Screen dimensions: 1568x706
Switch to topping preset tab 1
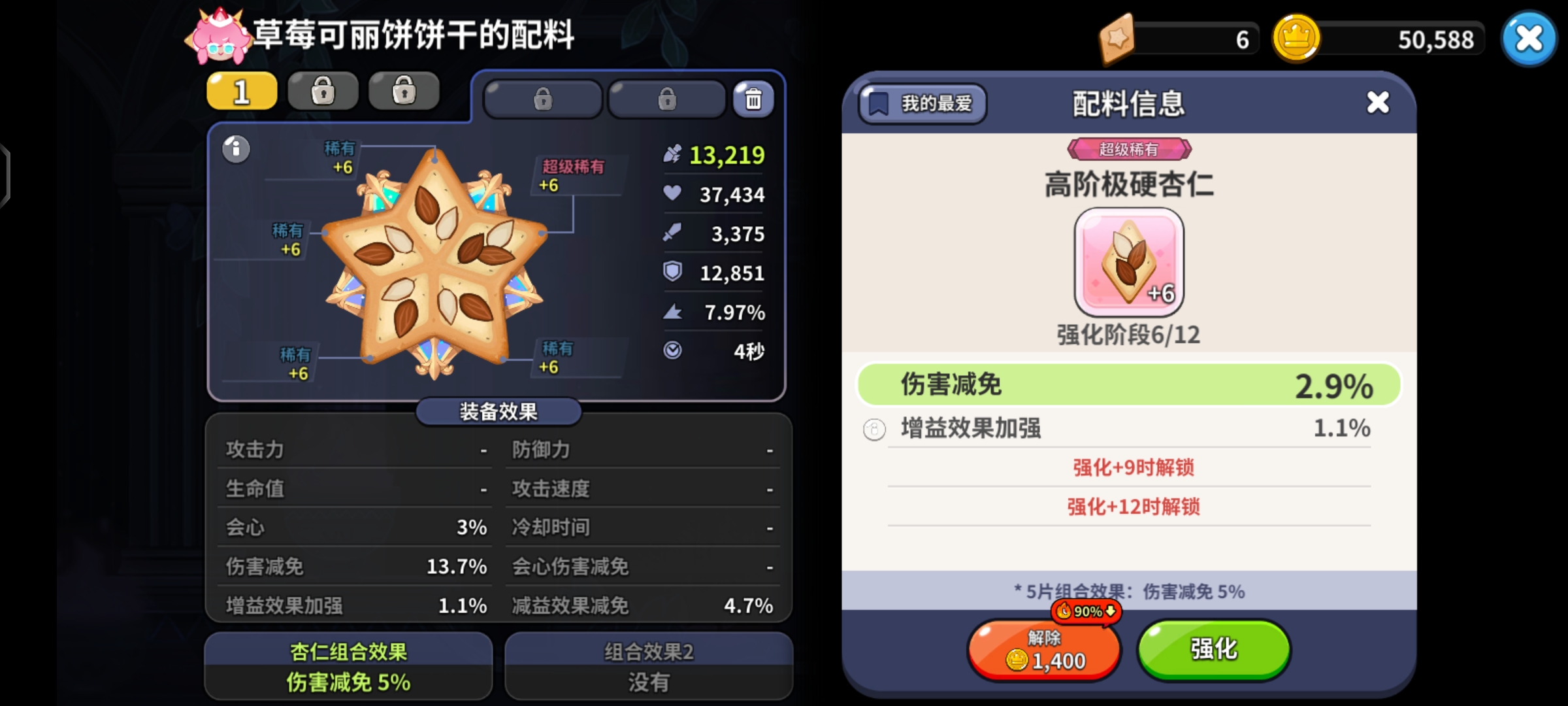point(240,90)
